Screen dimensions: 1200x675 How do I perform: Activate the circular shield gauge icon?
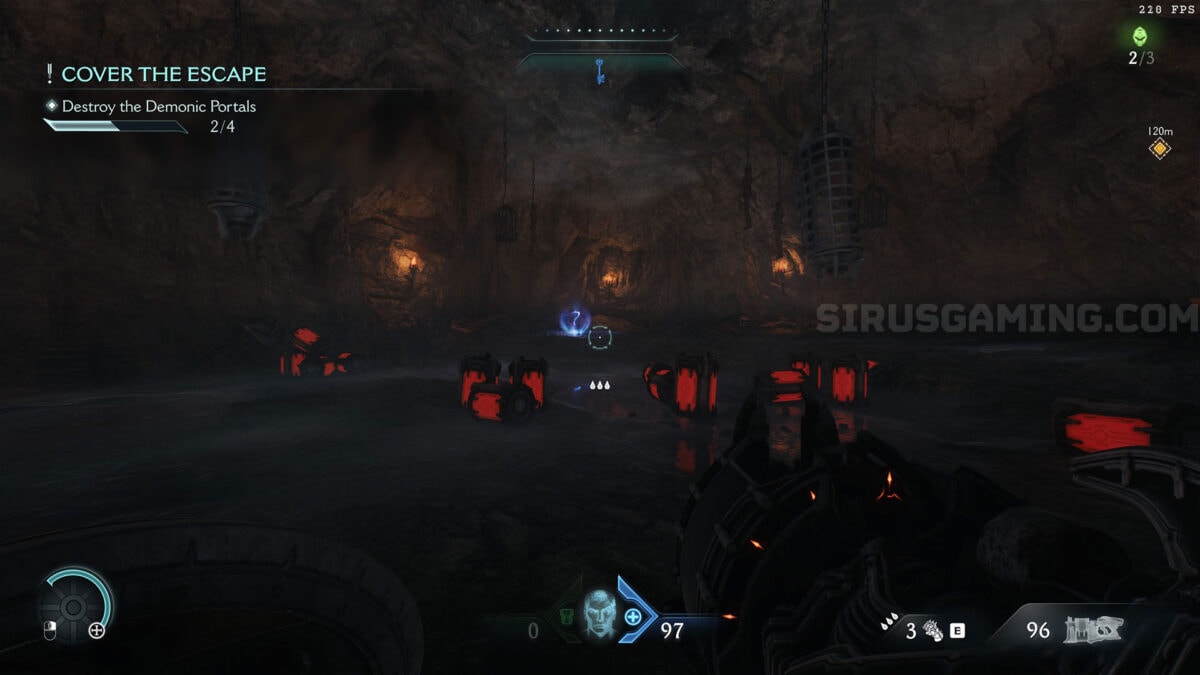pos(73,606)
